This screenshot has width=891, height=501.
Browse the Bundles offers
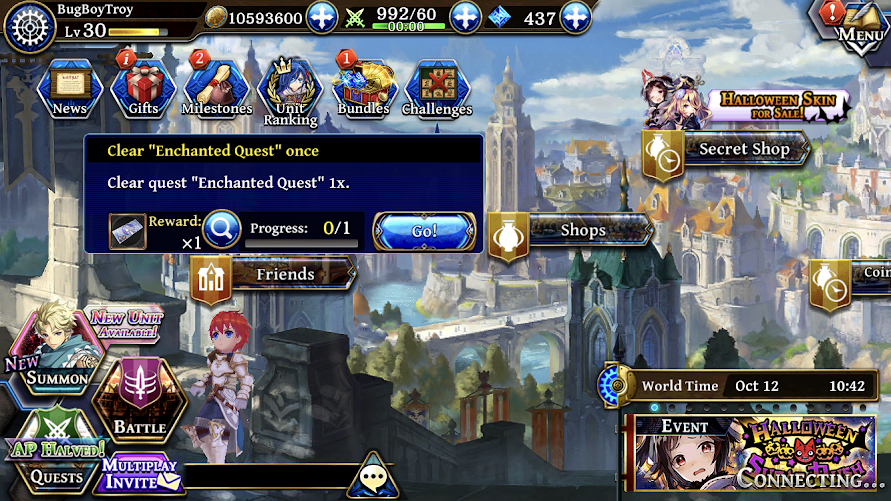[364, 88]
